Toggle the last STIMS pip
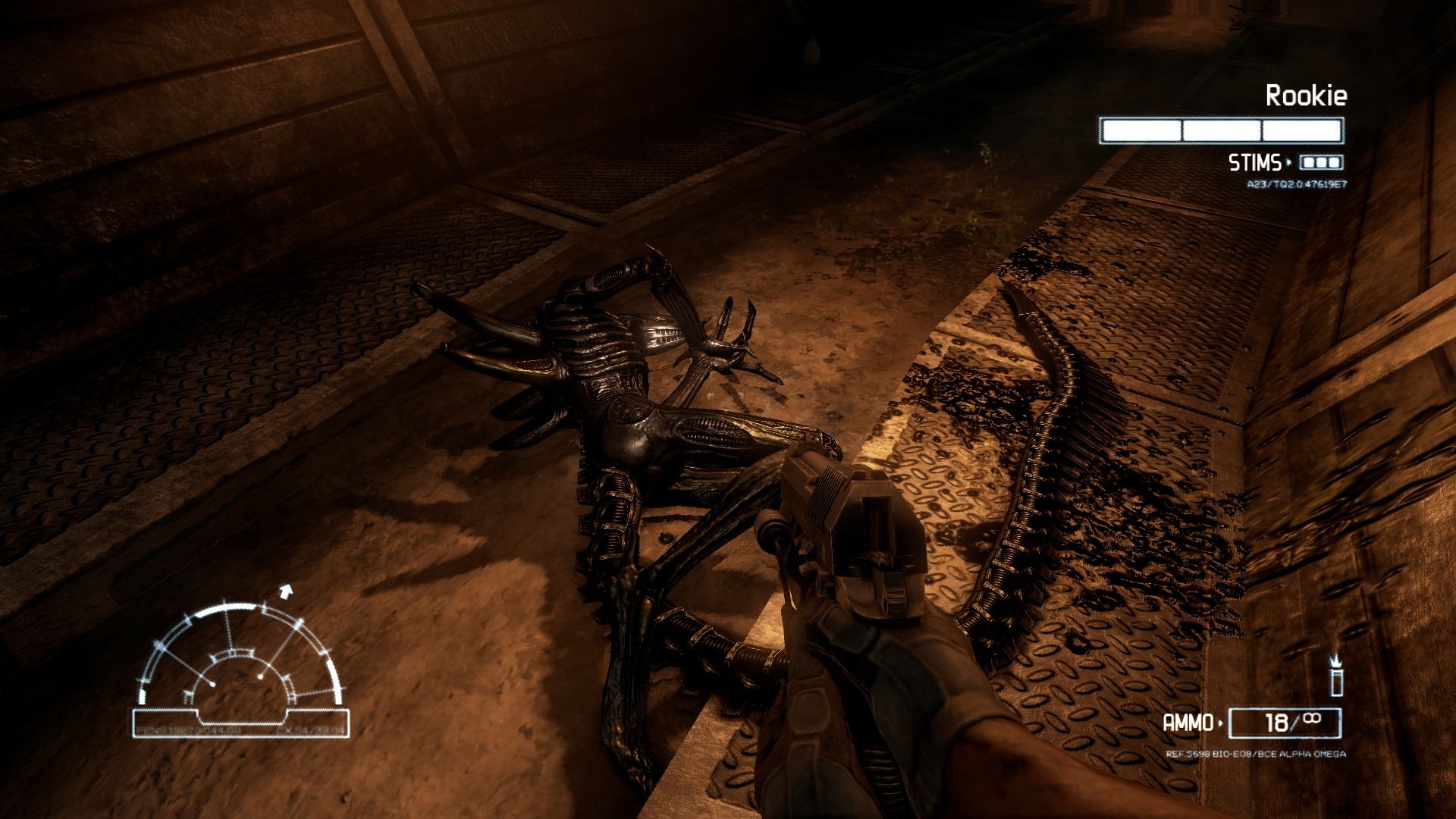 tap(1333, 162)
